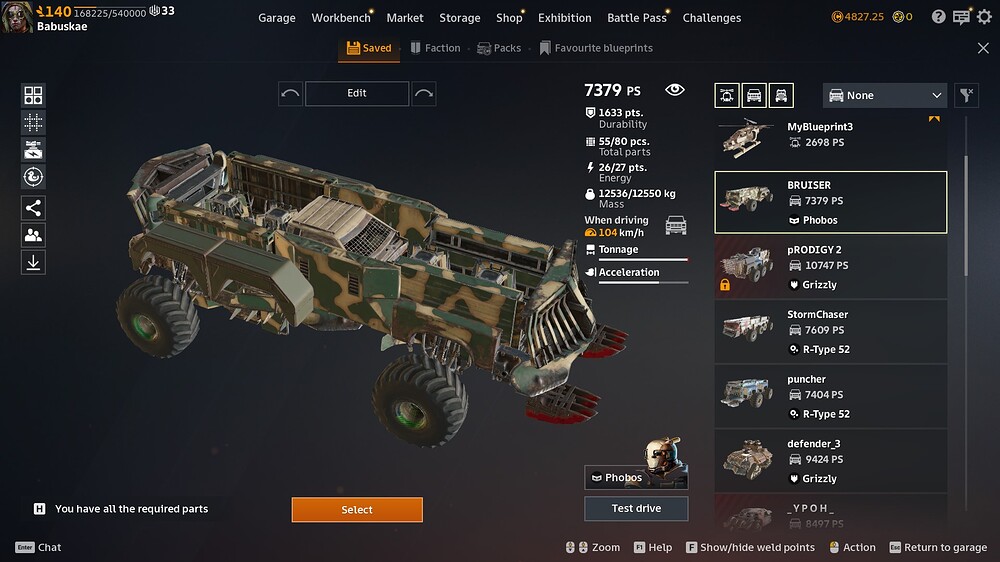Click the share blueprint icon
1000x562 pixels.
33,208
